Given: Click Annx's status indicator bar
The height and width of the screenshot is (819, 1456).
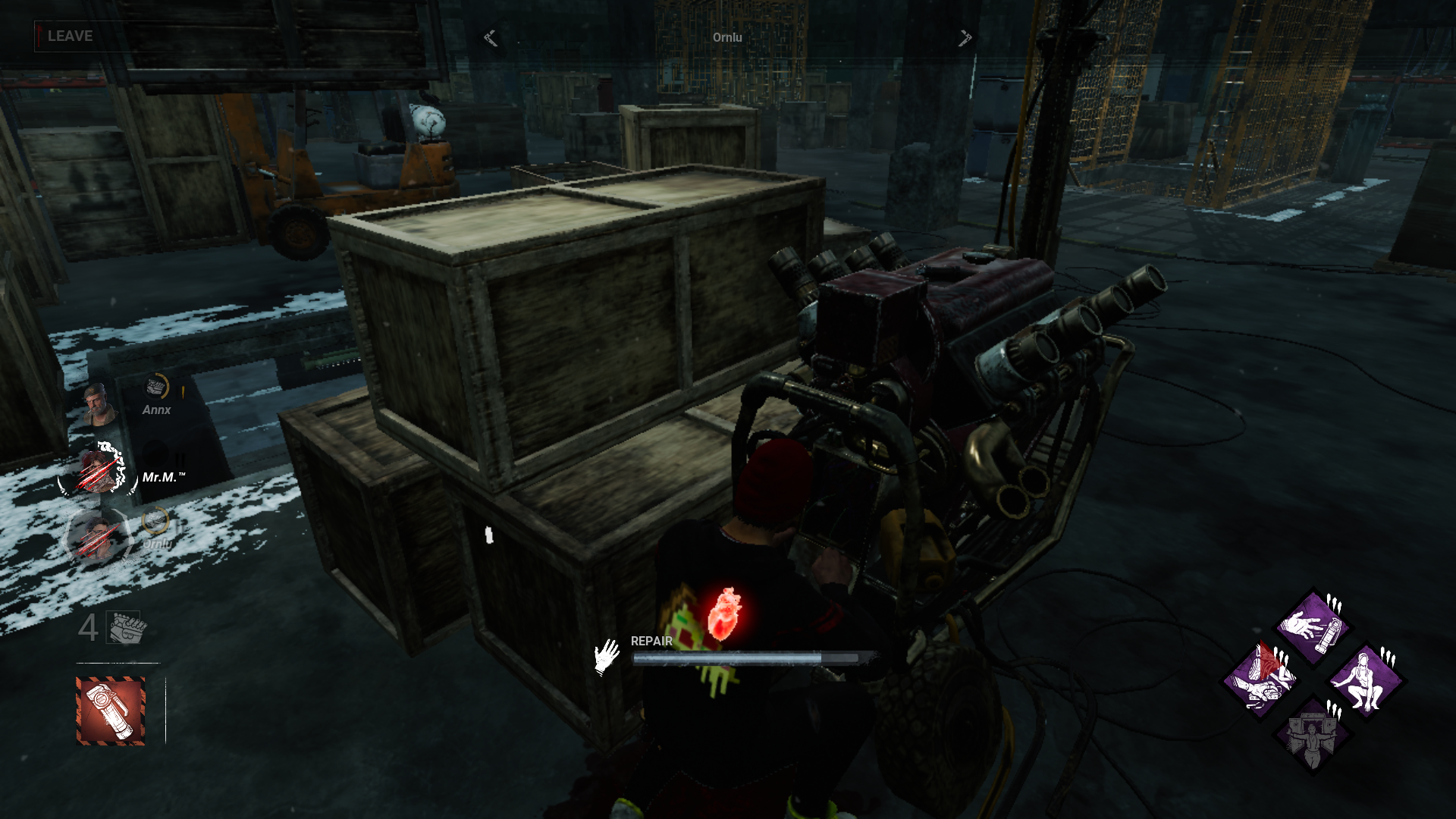Looking at the screenshot, I should [180, 391].
